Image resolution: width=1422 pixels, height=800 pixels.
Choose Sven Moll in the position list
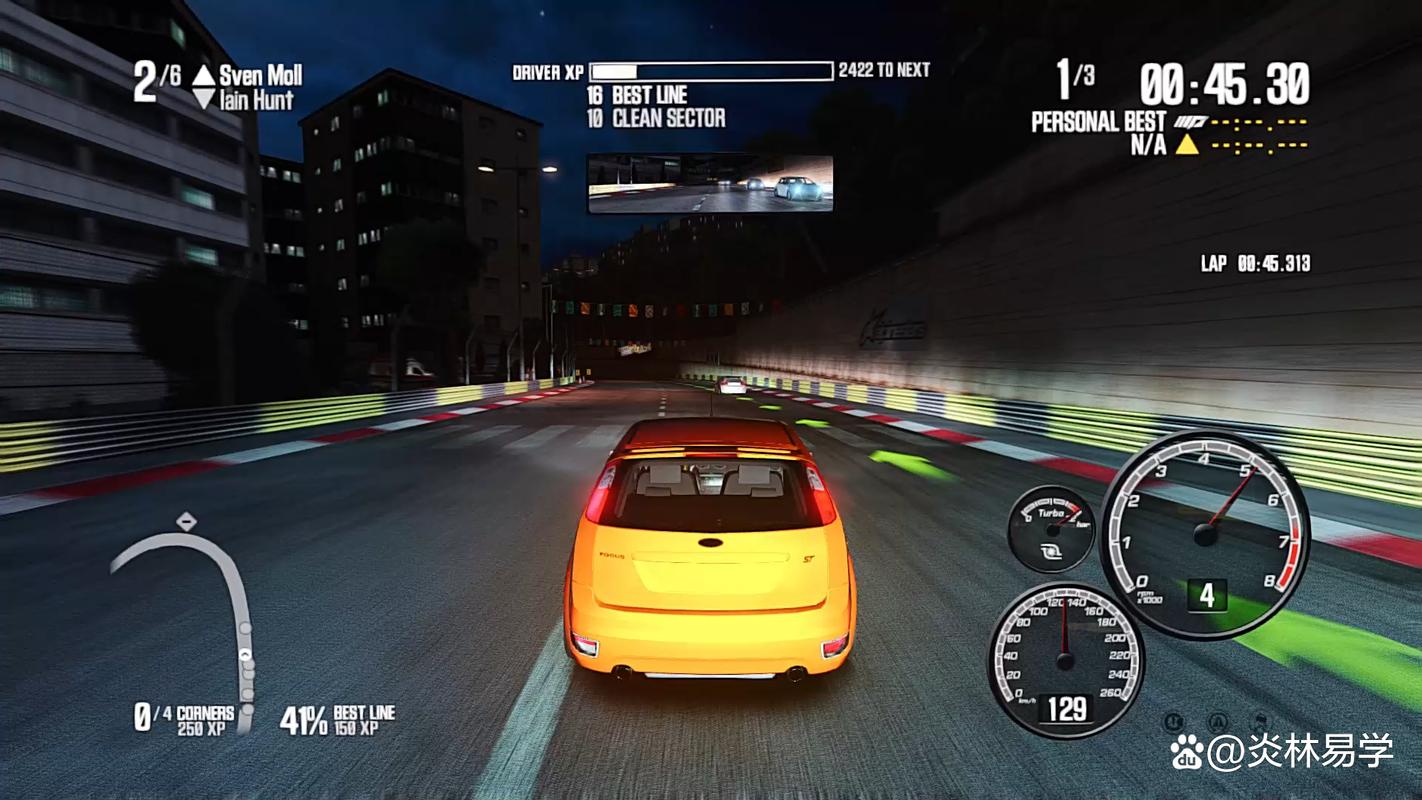pyautogui.click(x=260, y=75)
